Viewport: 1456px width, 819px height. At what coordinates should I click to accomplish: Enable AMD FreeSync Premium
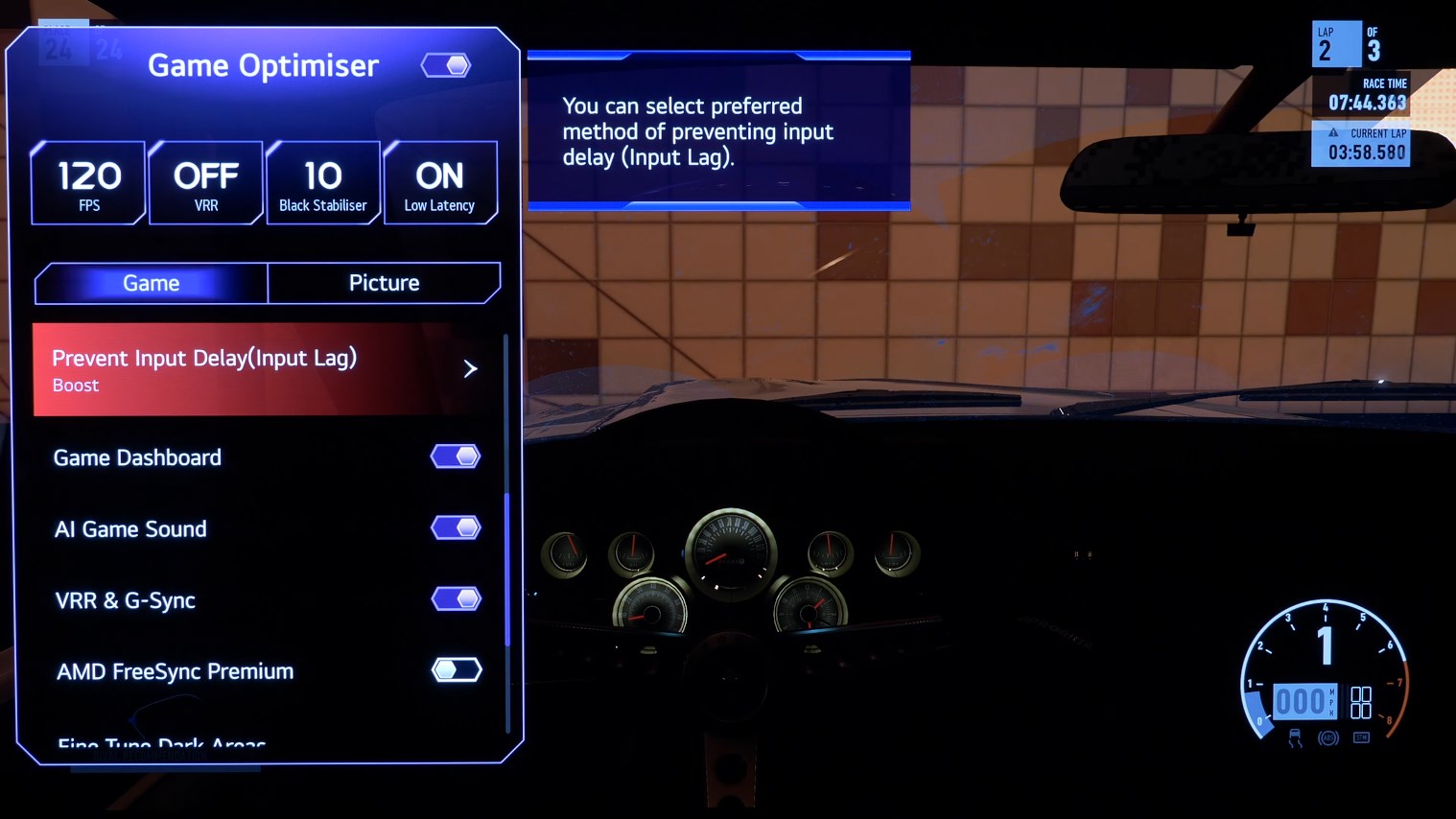[x=456, y=669]
